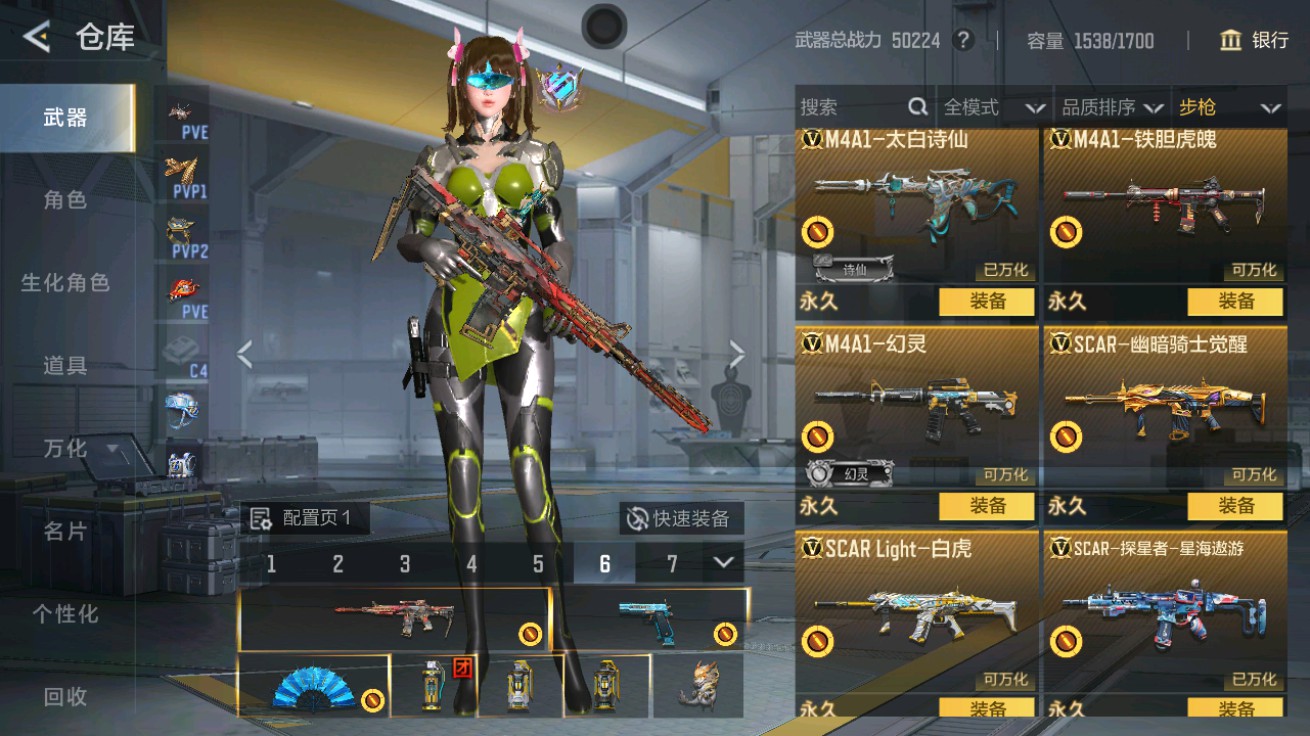Equip the M4A1-太白诗仙 rifle
1310x736 pixels.
pos(986,301)
